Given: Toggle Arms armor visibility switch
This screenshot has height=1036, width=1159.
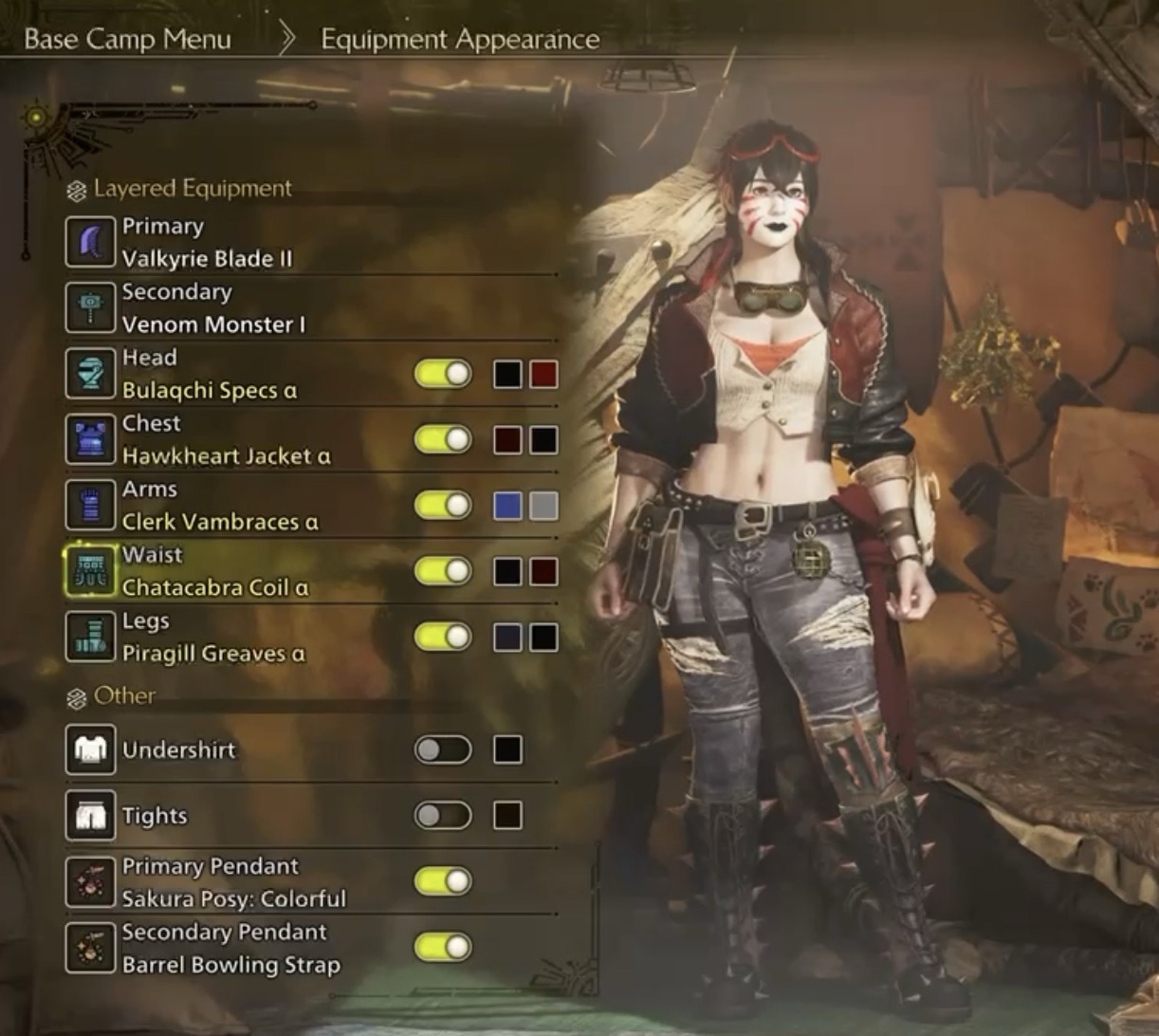Looking at the screenshot, I should [443, 506].
